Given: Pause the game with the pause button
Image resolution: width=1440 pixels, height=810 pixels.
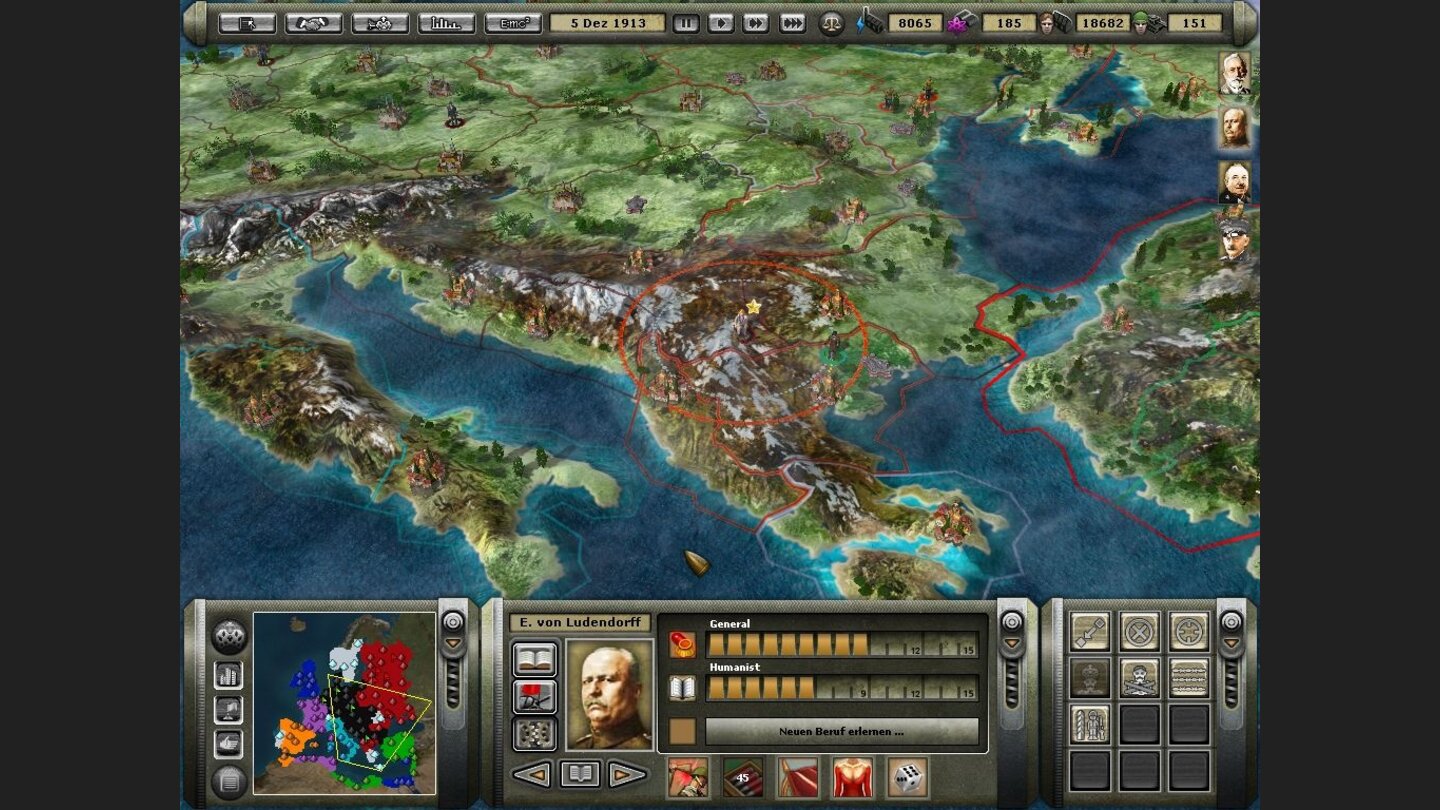Looking at the screenshot, I should [686, 21].
